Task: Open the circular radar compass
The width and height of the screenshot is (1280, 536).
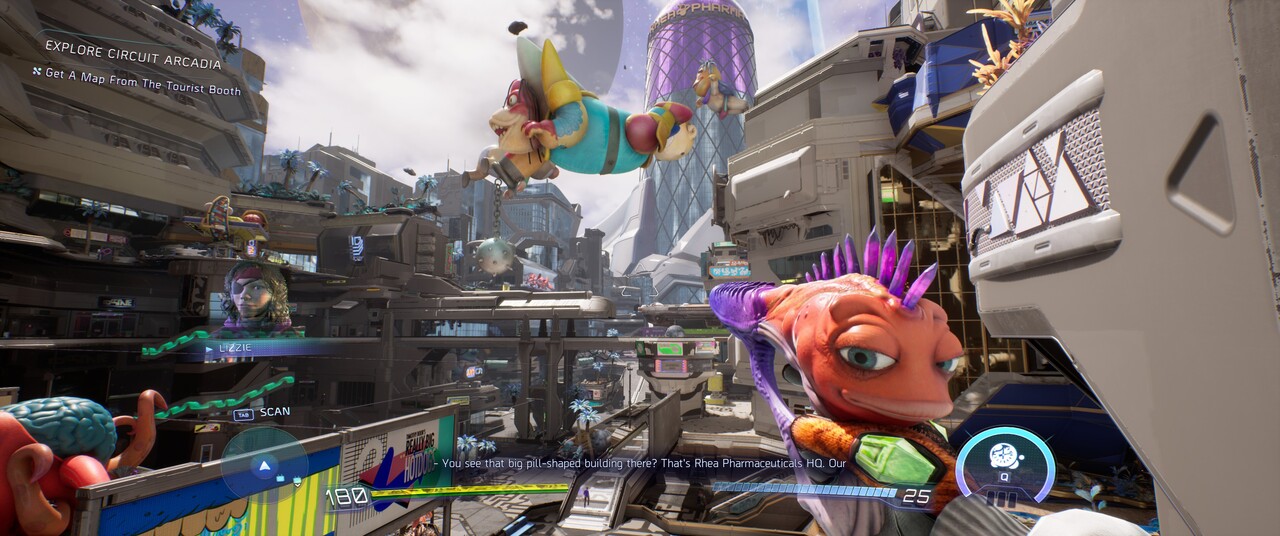Action: (264, 465)
